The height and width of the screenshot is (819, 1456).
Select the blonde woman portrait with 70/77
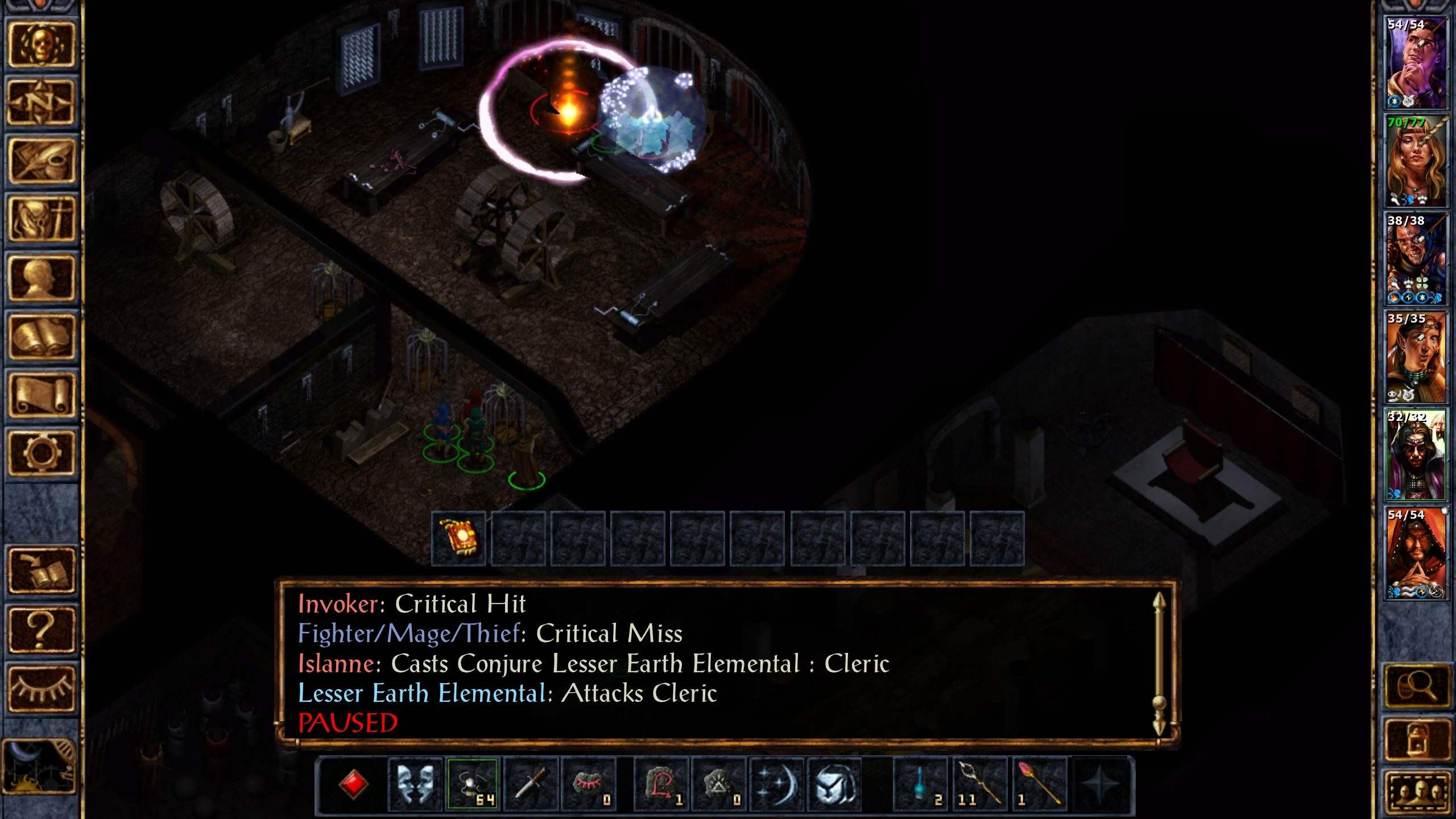point(1416,161)
